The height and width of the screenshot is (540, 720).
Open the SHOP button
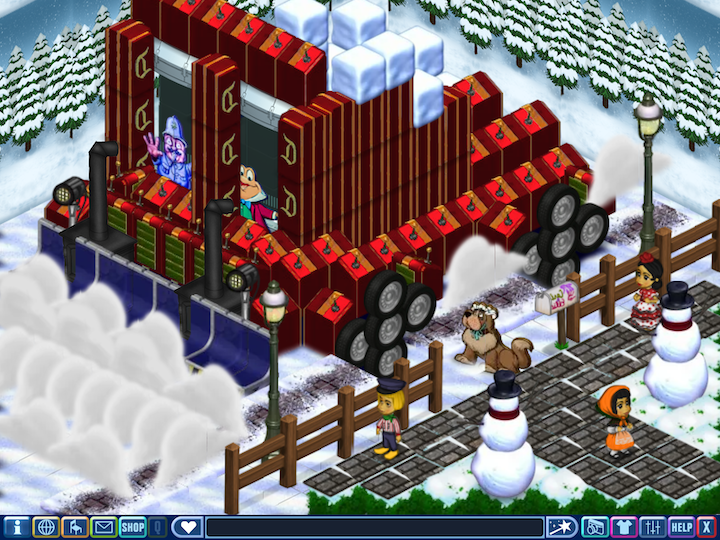click(133, 527)
